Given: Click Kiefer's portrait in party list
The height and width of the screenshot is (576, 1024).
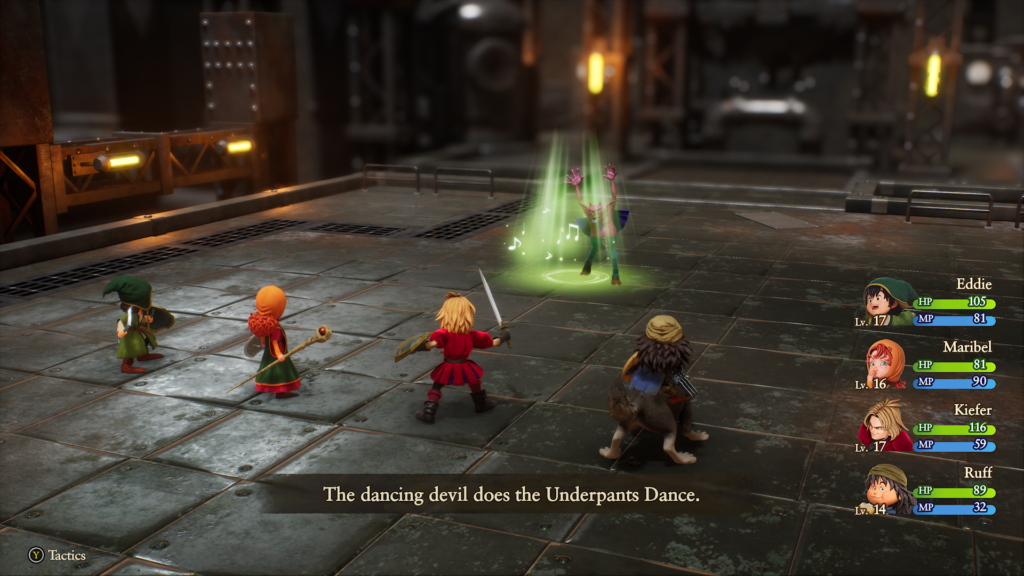Looking at the screenshot, I should pyautogui.click(x=886, y=425).
